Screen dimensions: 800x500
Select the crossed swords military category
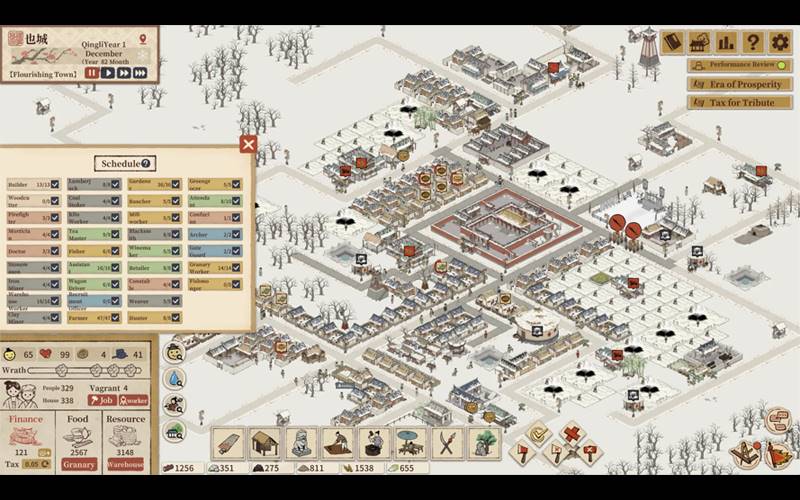pos(448,442)
